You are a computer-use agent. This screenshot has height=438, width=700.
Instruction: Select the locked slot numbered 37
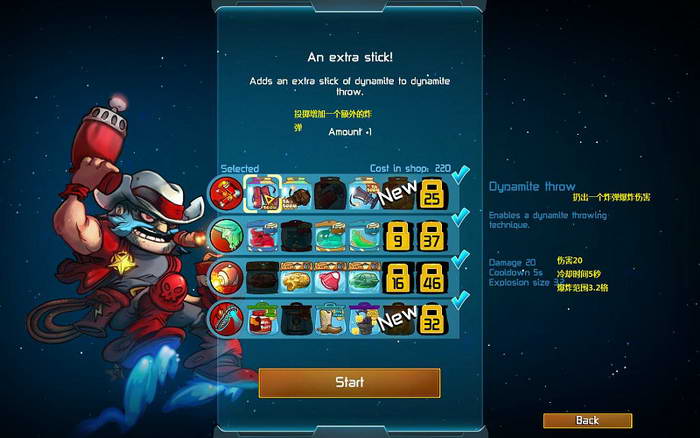click(433, 236)
